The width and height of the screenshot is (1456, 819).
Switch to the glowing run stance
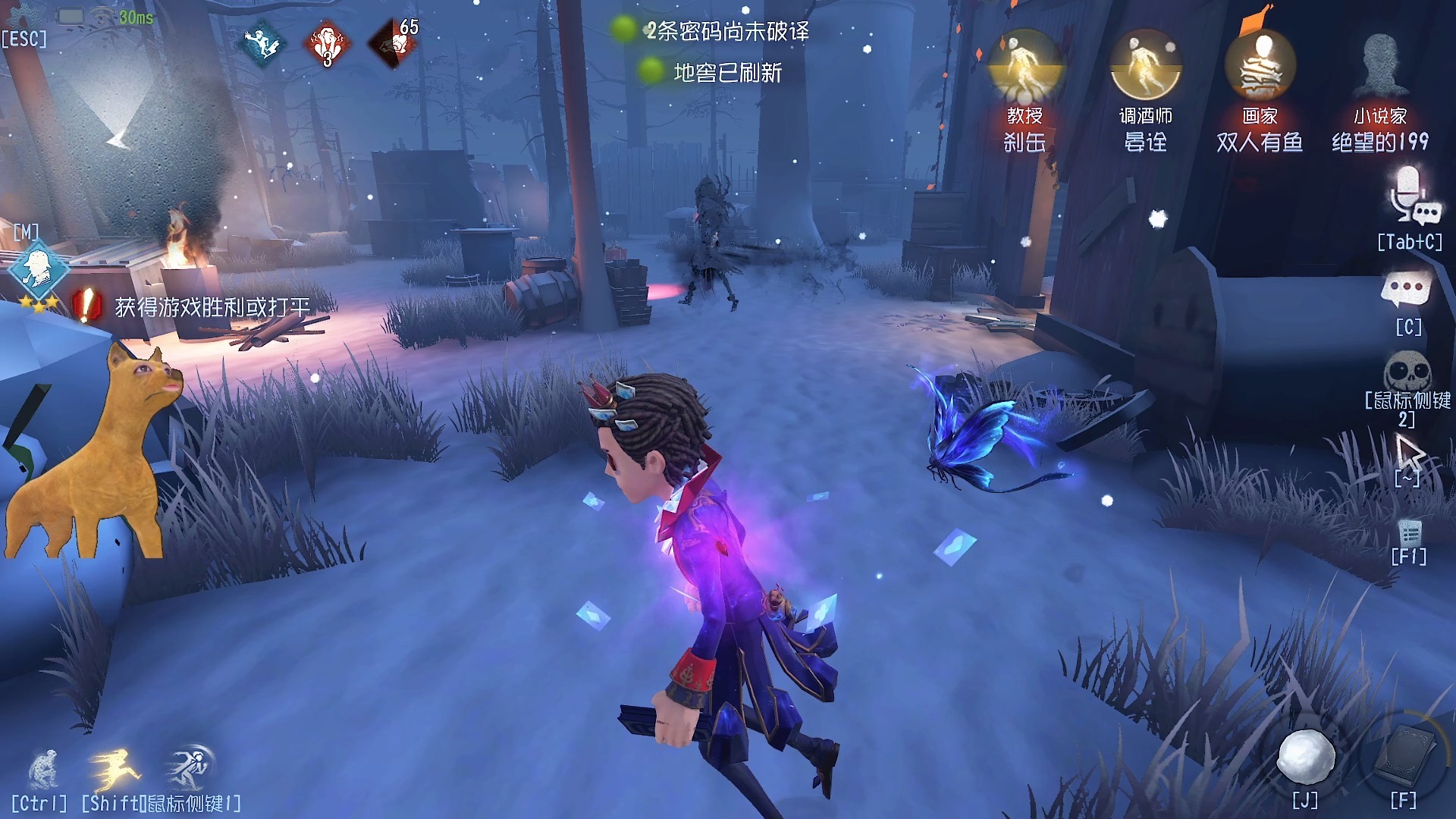tap(115, 768)
